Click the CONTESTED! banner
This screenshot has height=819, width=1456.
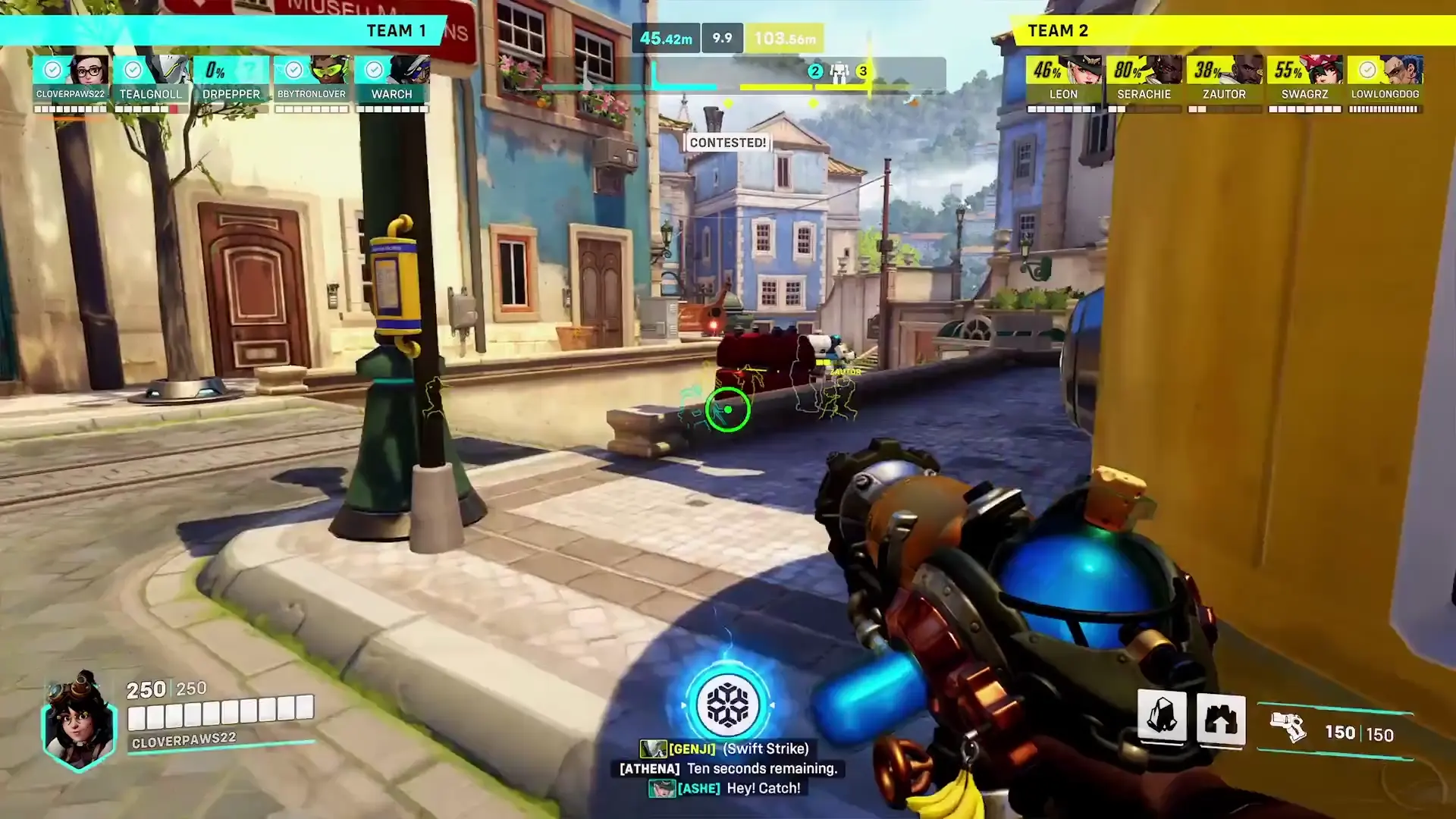pyautogui.click(x=727, y=143)
